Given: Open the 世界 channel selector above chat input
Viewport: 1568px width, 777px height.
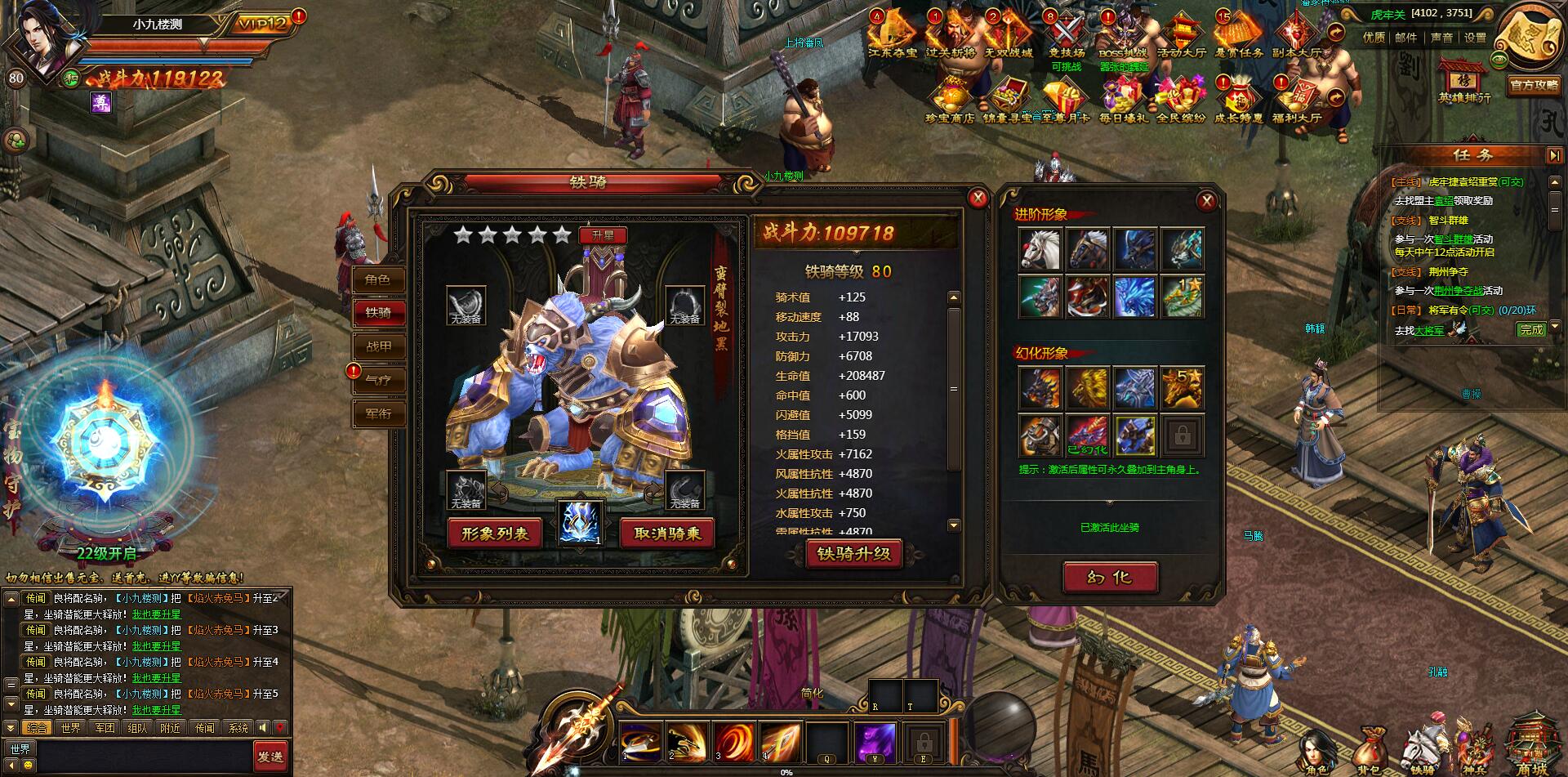Looking at the screenshot, I should click(20, 748).
